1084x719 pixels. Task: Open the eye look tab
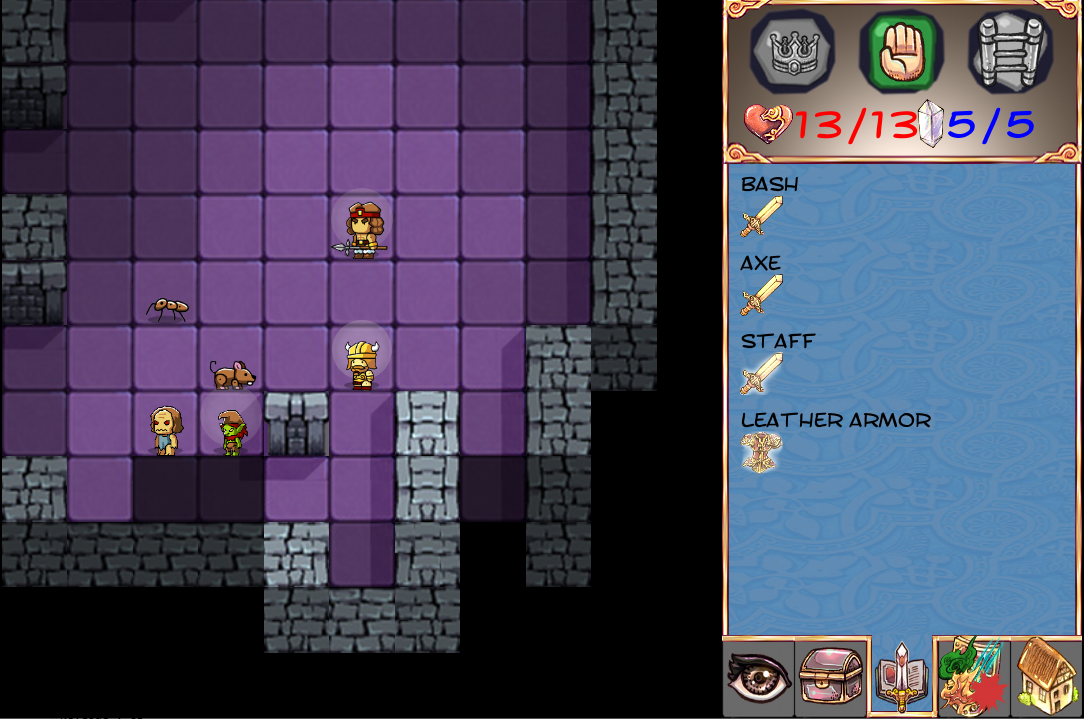[x=758, y=679]
